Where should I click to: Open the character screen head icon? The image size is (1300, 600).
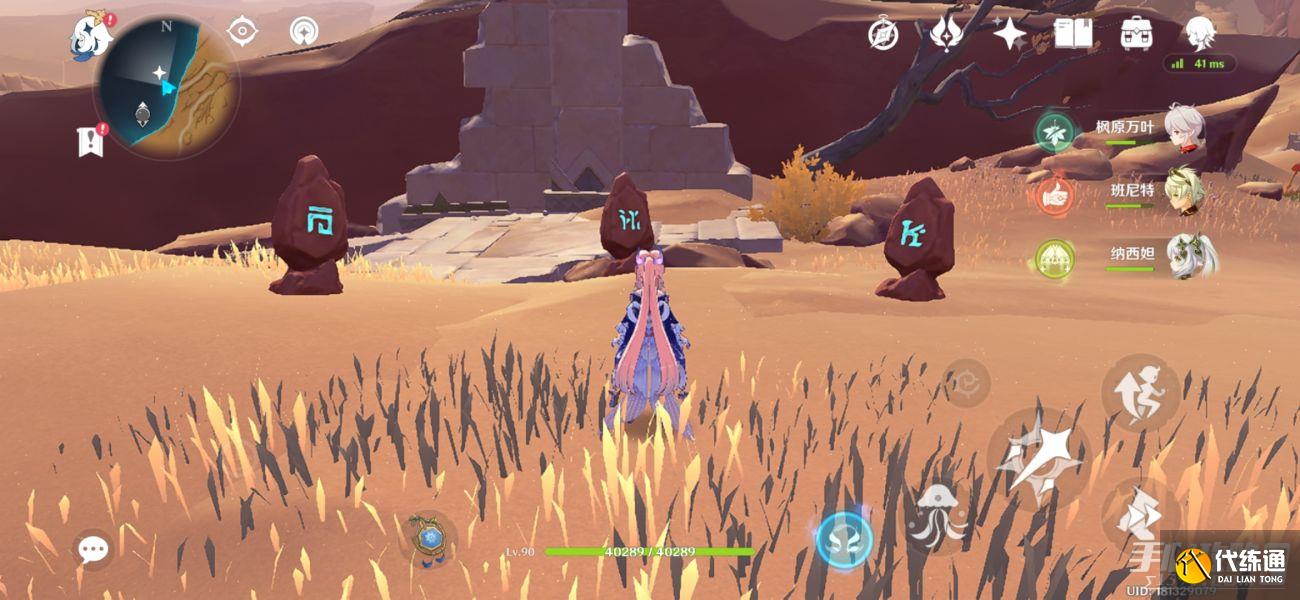(x=1199, y=32)
